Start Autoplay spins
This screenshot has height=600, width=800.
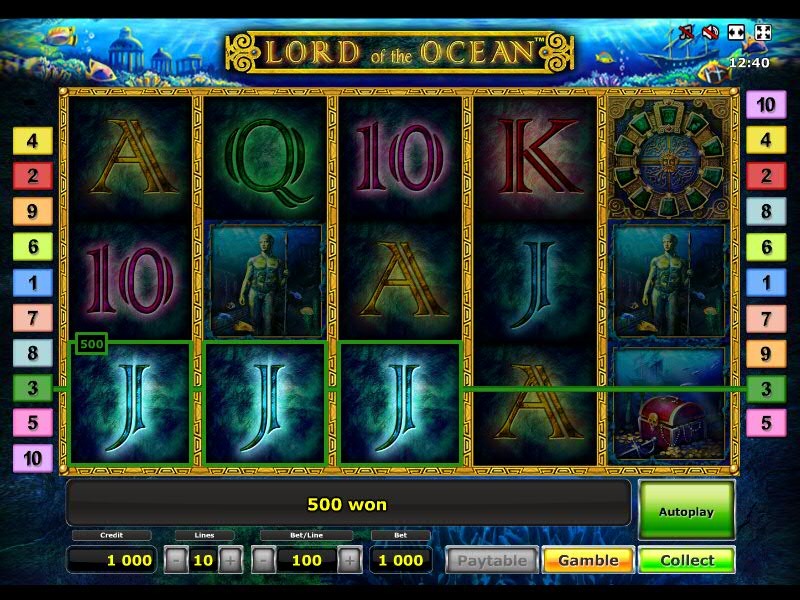click(686, 511)
